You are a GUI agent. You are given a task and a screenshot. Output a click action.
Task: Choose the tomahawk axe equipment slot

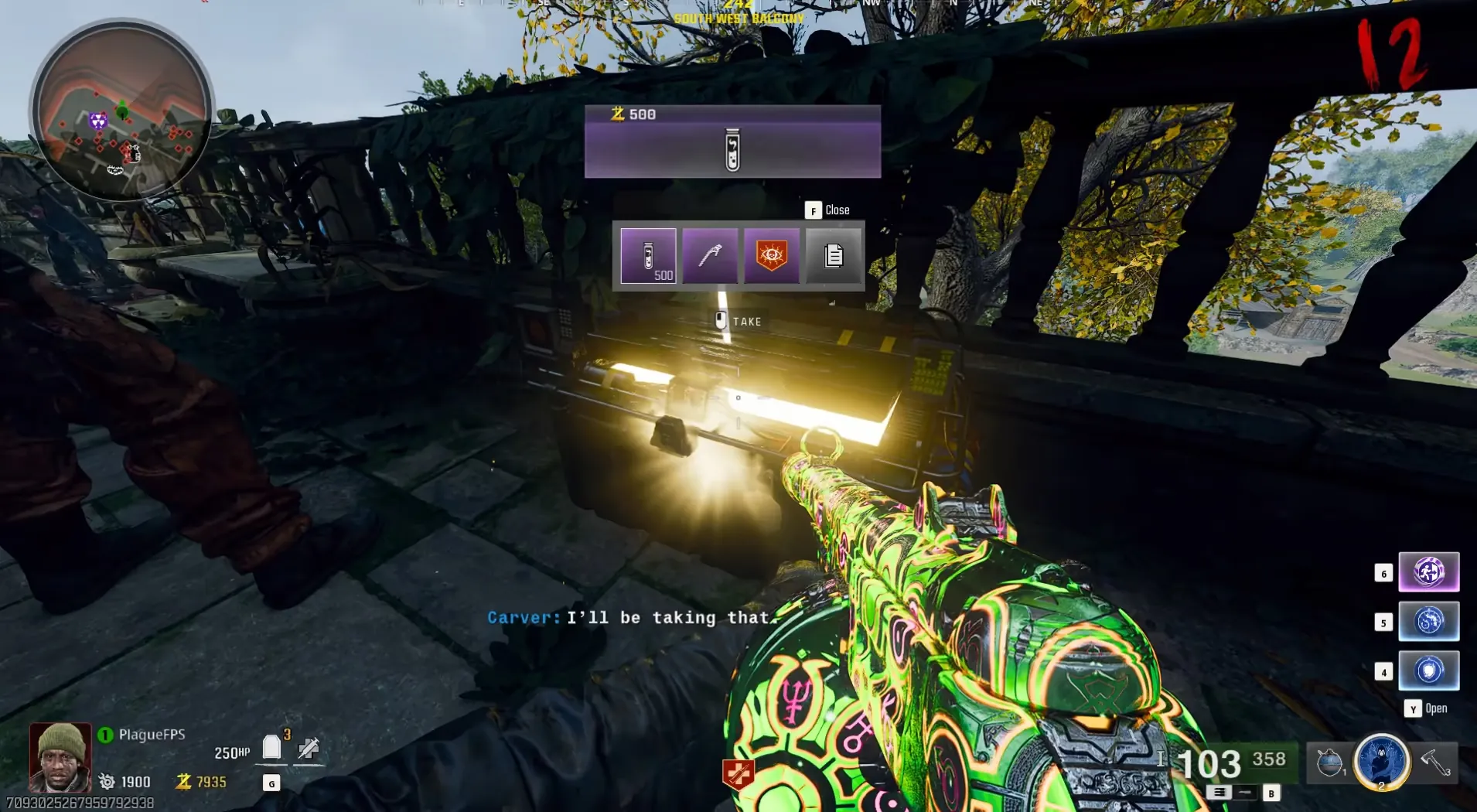click(x=1435, y=763)
